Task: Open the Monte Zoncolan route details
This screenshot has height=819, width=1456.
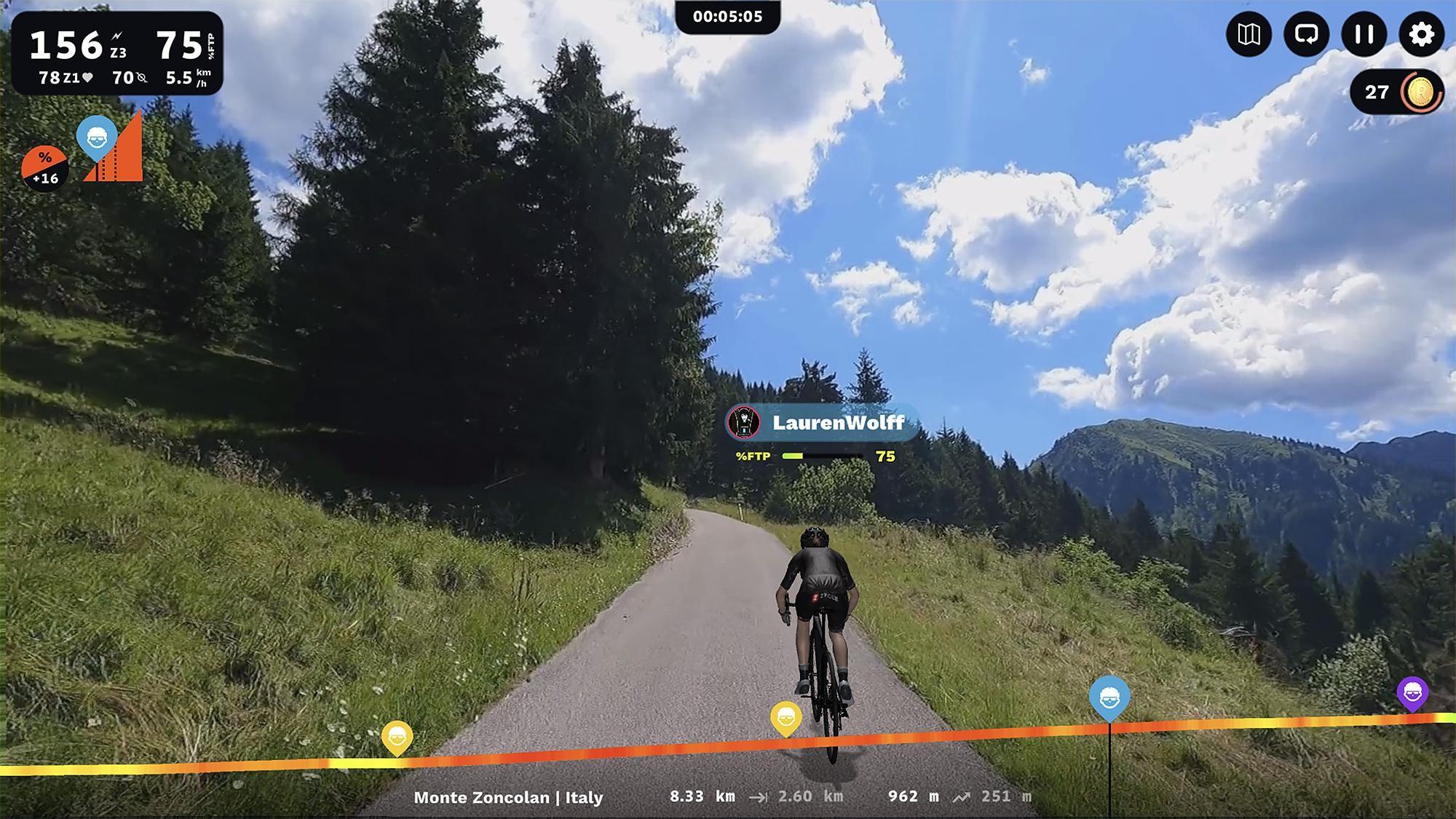Action: (x=507, y=798)
